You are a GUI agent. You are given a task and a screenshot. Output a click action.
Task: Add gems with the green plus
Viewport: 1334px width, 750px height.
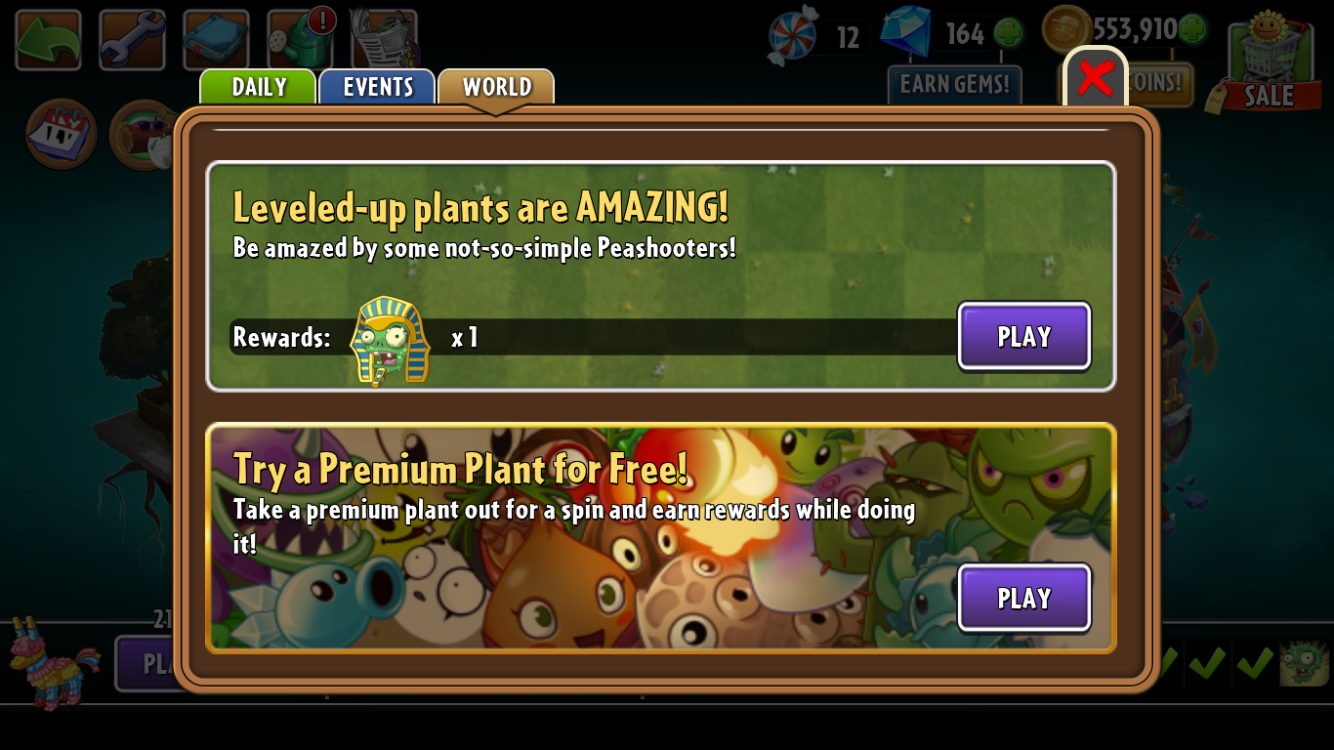tap(1008, 33)
